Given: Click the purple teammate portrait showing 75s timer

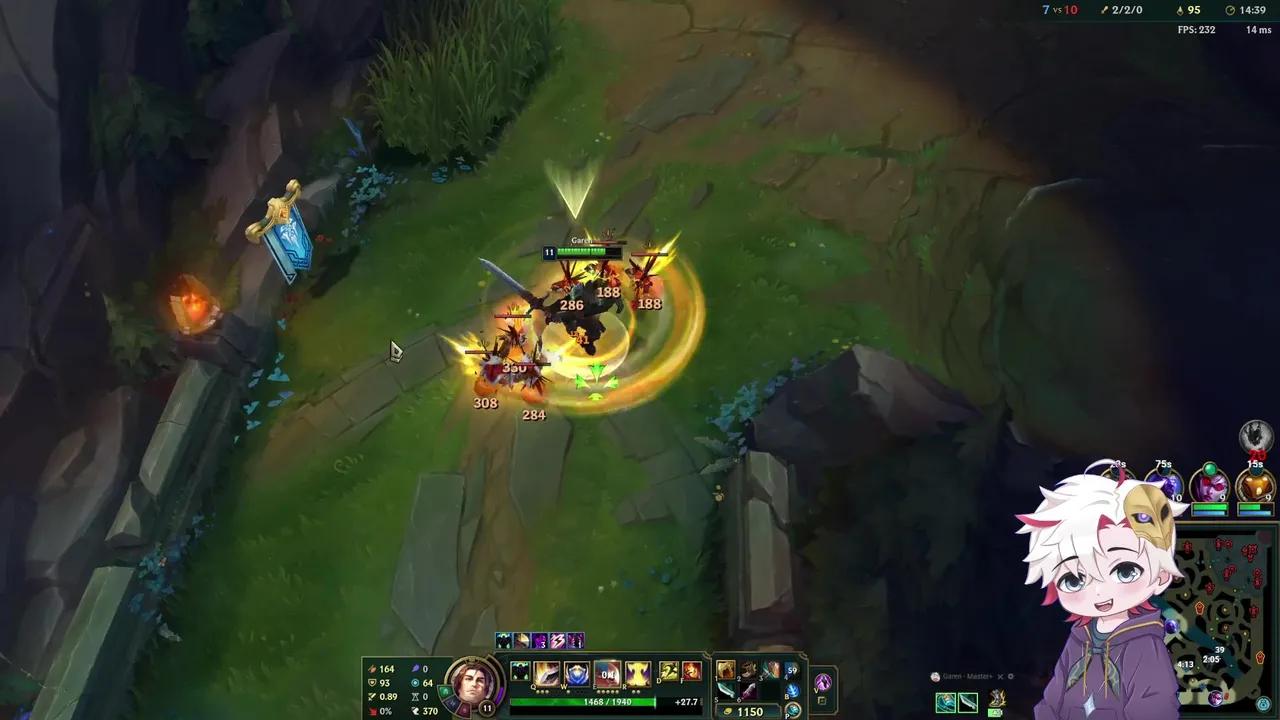Looking at the screenshot, I should click(x=1164, y=482).
